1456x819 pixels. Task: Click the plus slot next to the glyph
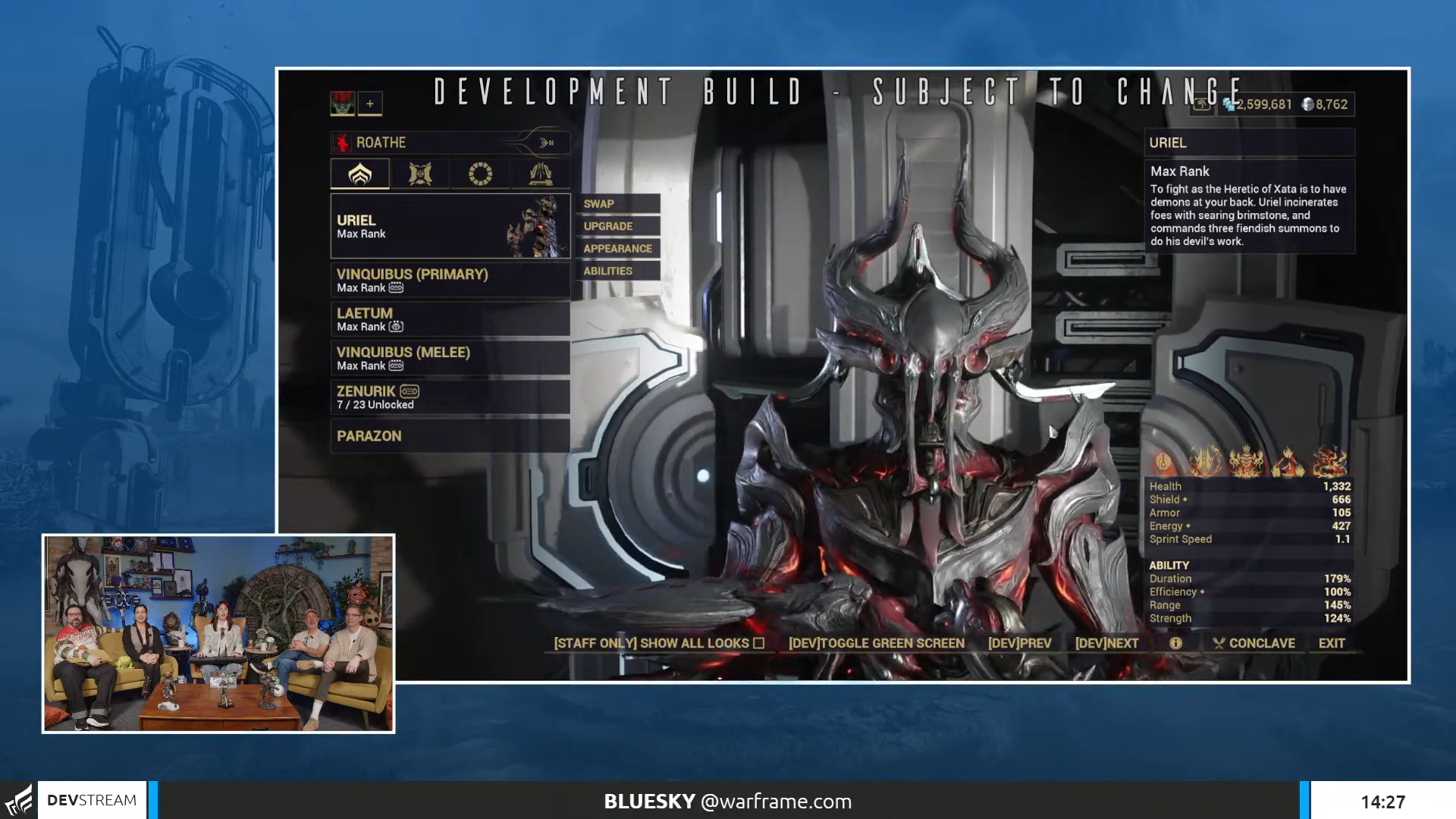coord(369,102)
